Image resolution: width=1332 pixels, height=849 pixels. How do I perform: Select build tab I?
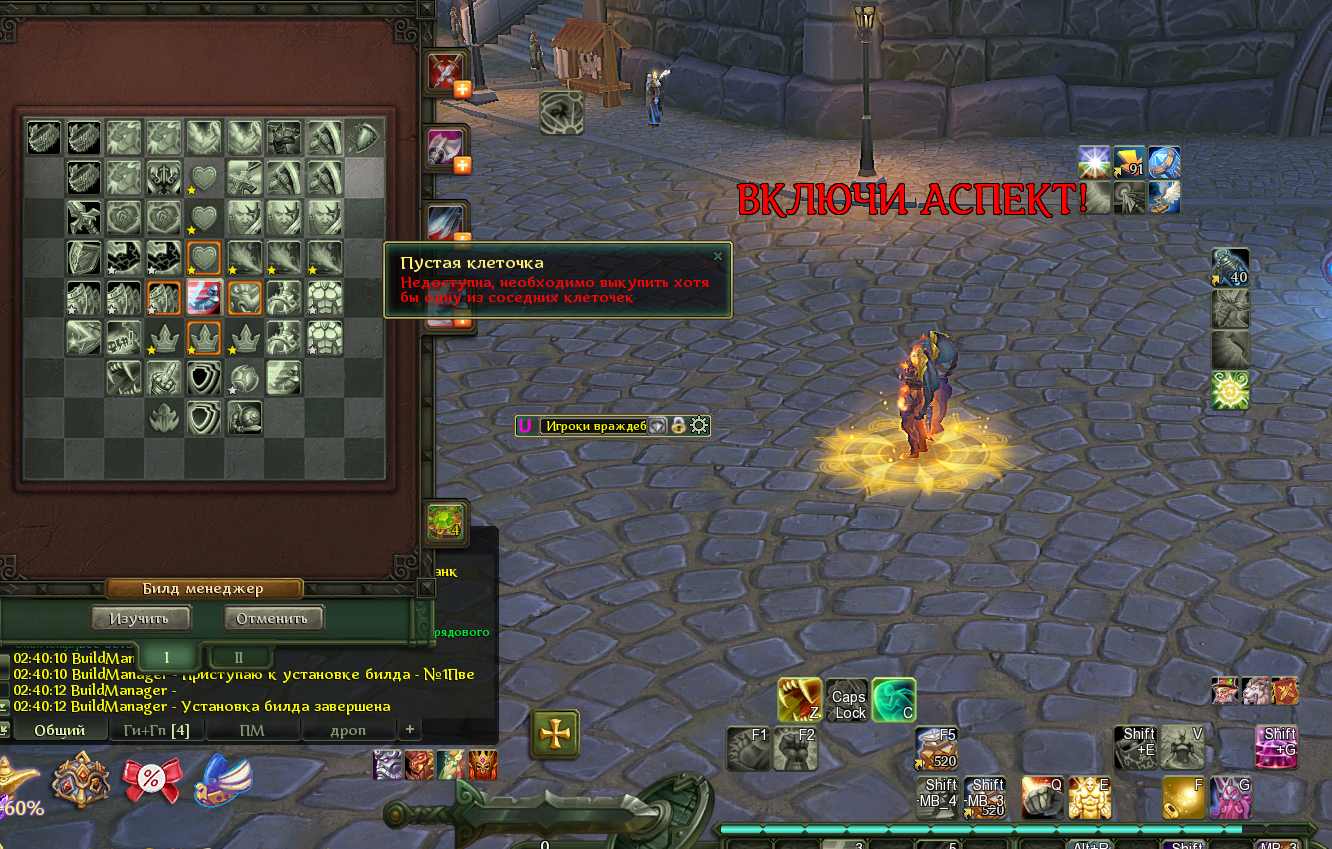pos(167,657)
